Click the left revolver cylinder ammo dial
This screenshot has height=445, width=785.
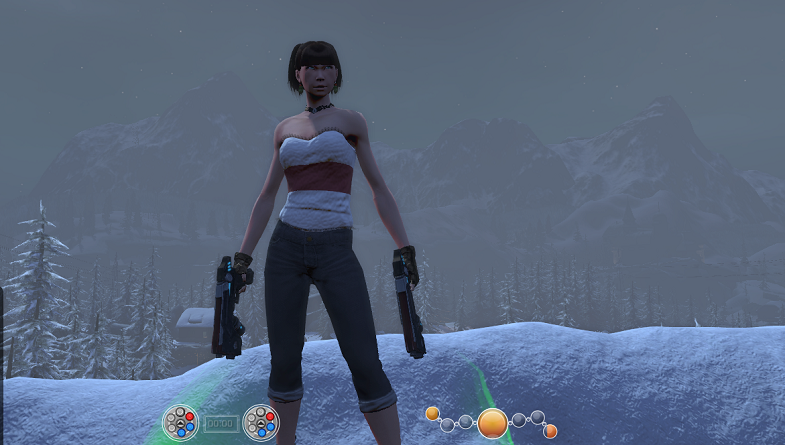point(180,422)
